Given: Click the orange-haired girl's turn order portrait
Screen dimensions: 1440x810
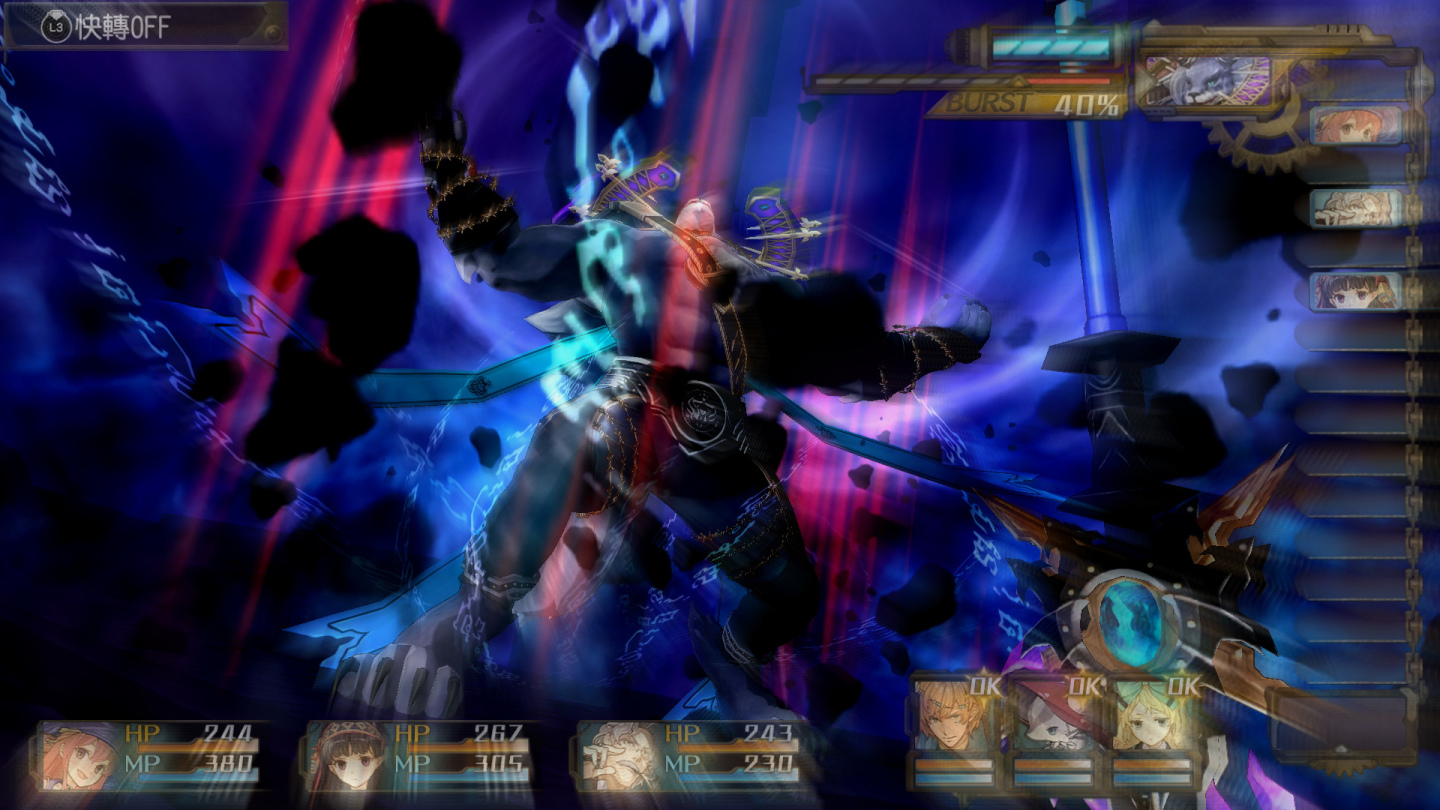Looking at the screenshot, I should coord(1355,126).
